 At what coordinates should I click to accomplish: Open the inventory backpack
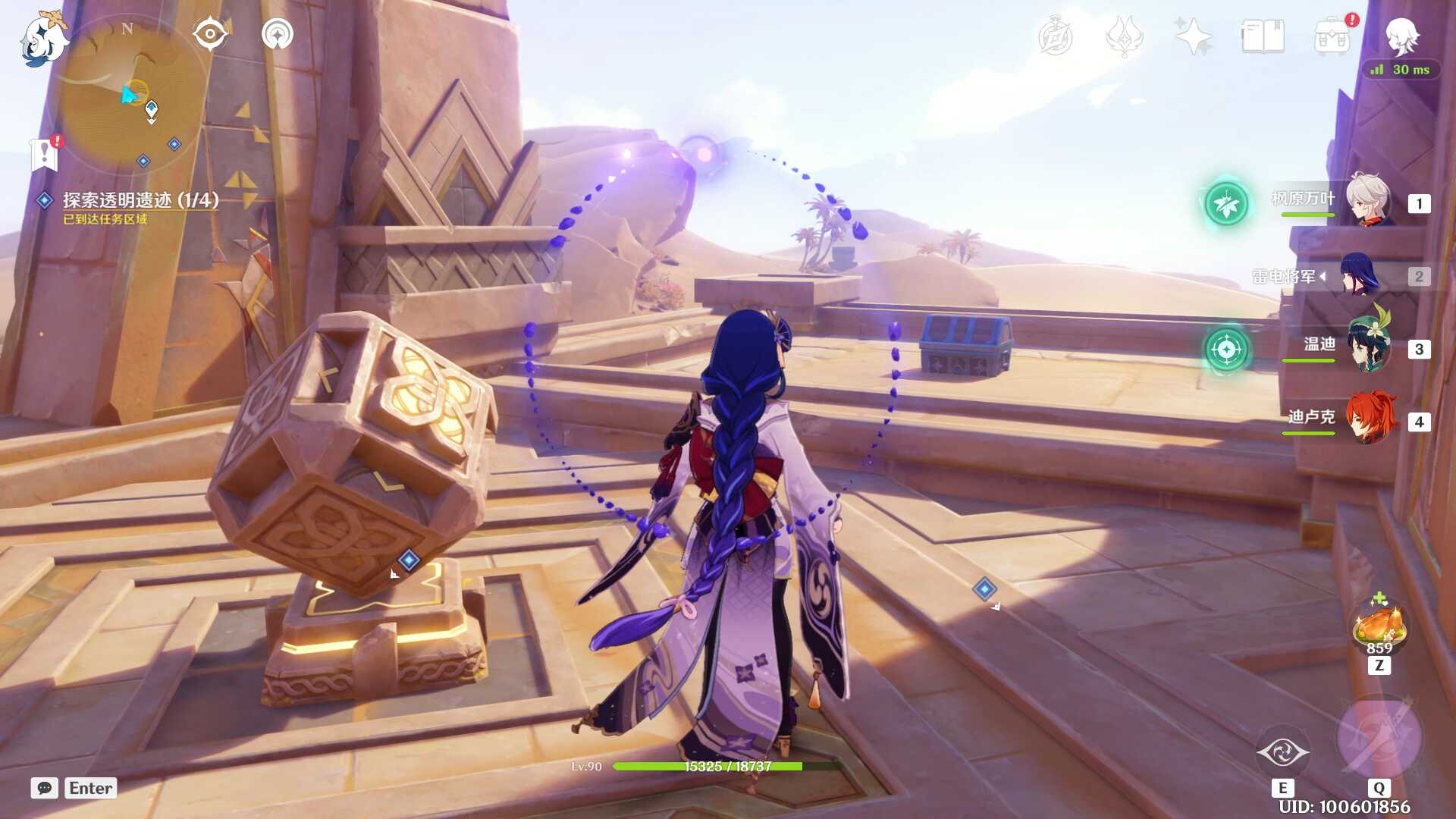[1332, 36]
